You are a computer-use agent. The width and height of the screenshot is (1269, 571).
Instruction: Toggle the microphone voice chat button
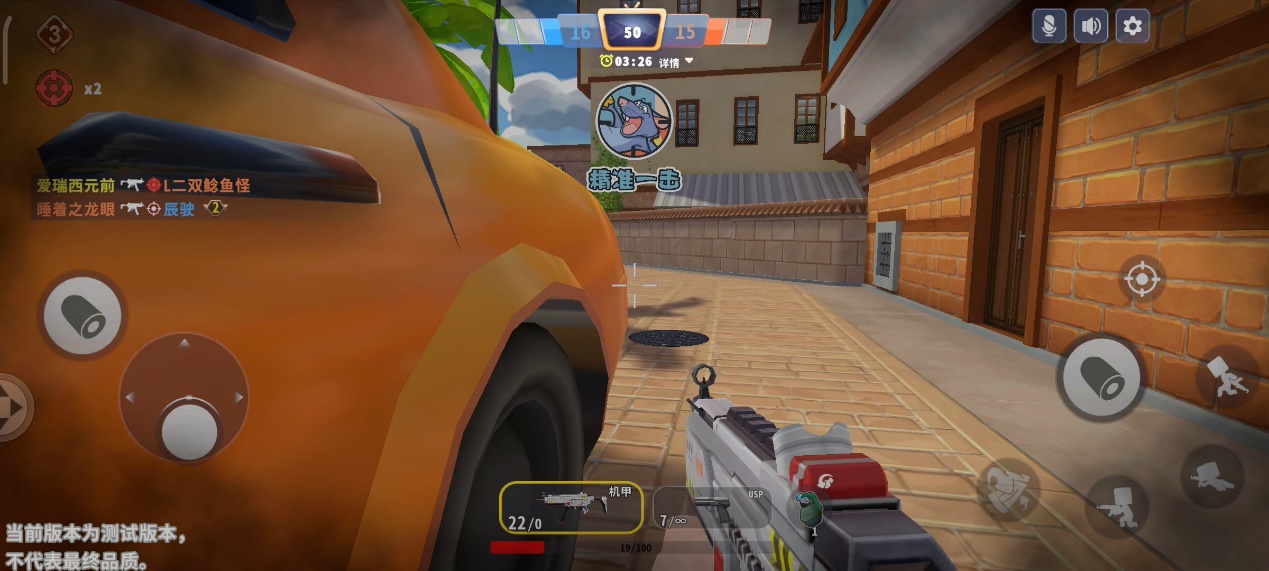tap(1049, 26)
